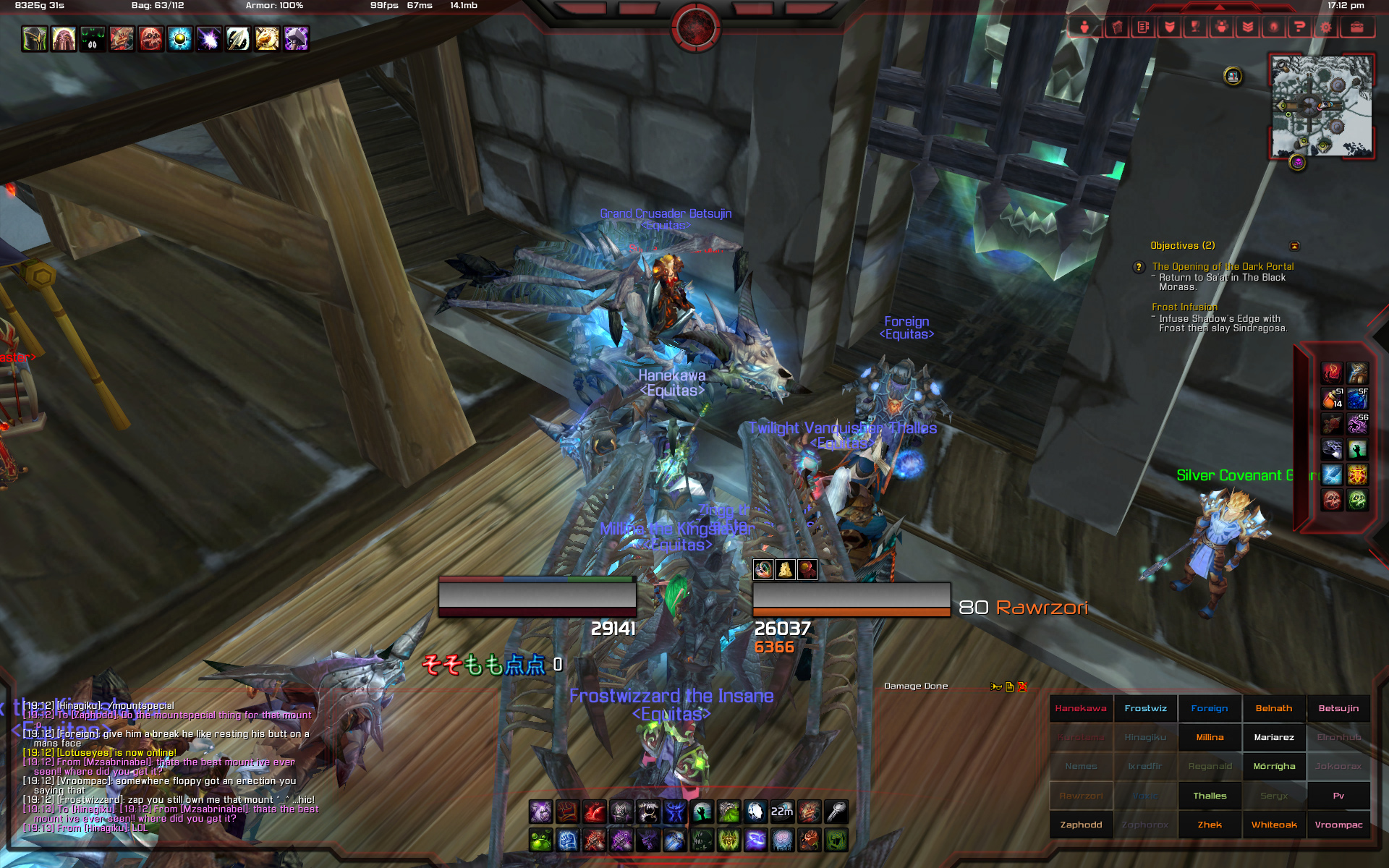Select Whiteoak's raid frame
This screenshot has width=1389, height=868.
pyautogui.click(x=1274, y=825)
